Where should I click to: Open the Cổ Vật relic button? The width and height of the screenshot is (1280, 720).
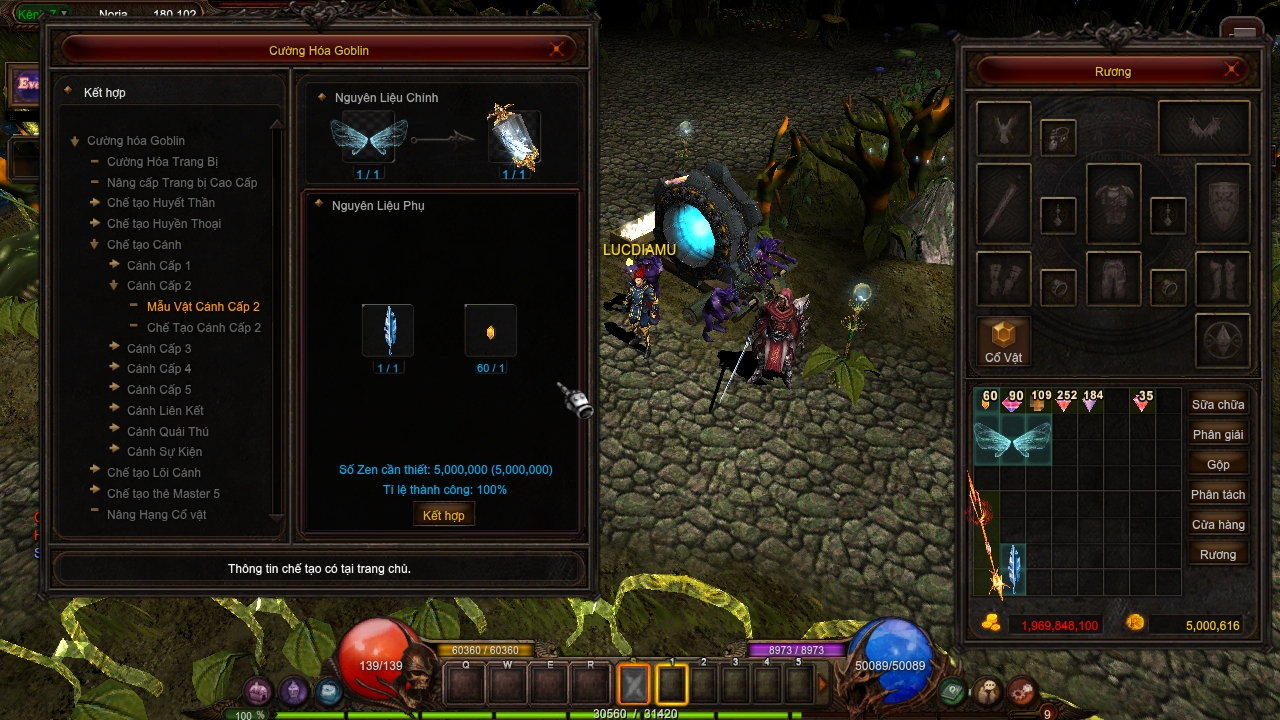click(x=1003, y=341)
